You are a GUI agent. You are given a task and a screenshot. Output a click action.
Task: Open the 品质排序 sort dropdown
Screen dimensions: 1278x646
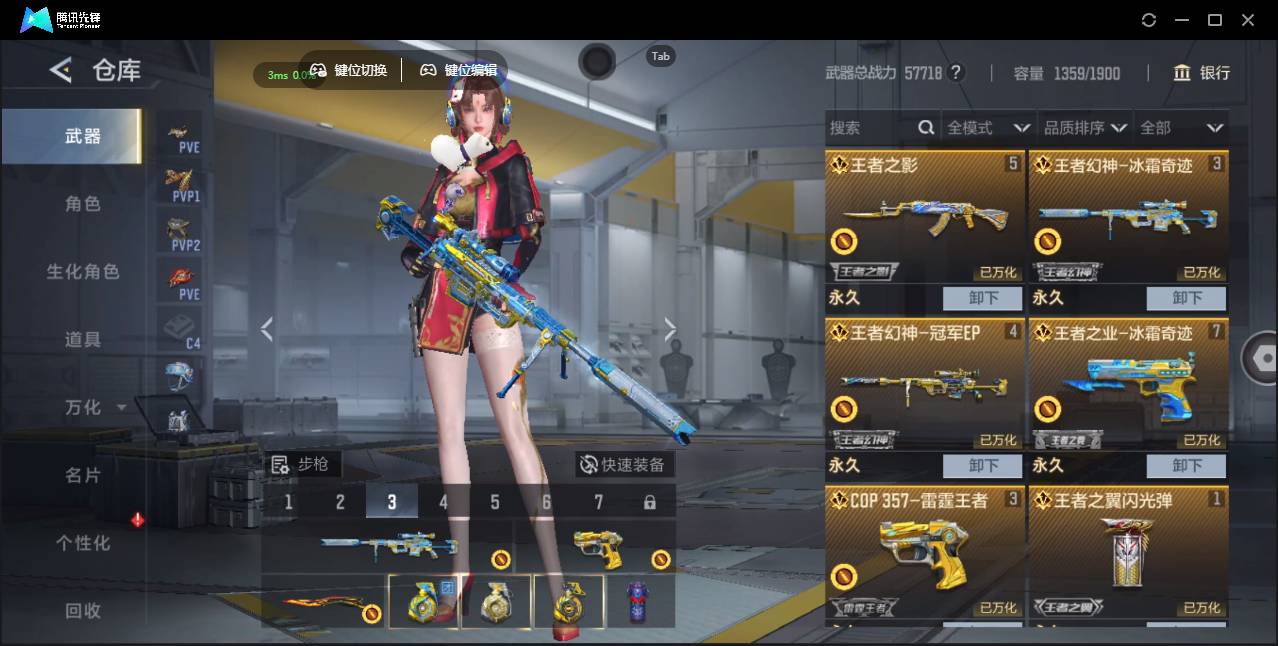1085,128
